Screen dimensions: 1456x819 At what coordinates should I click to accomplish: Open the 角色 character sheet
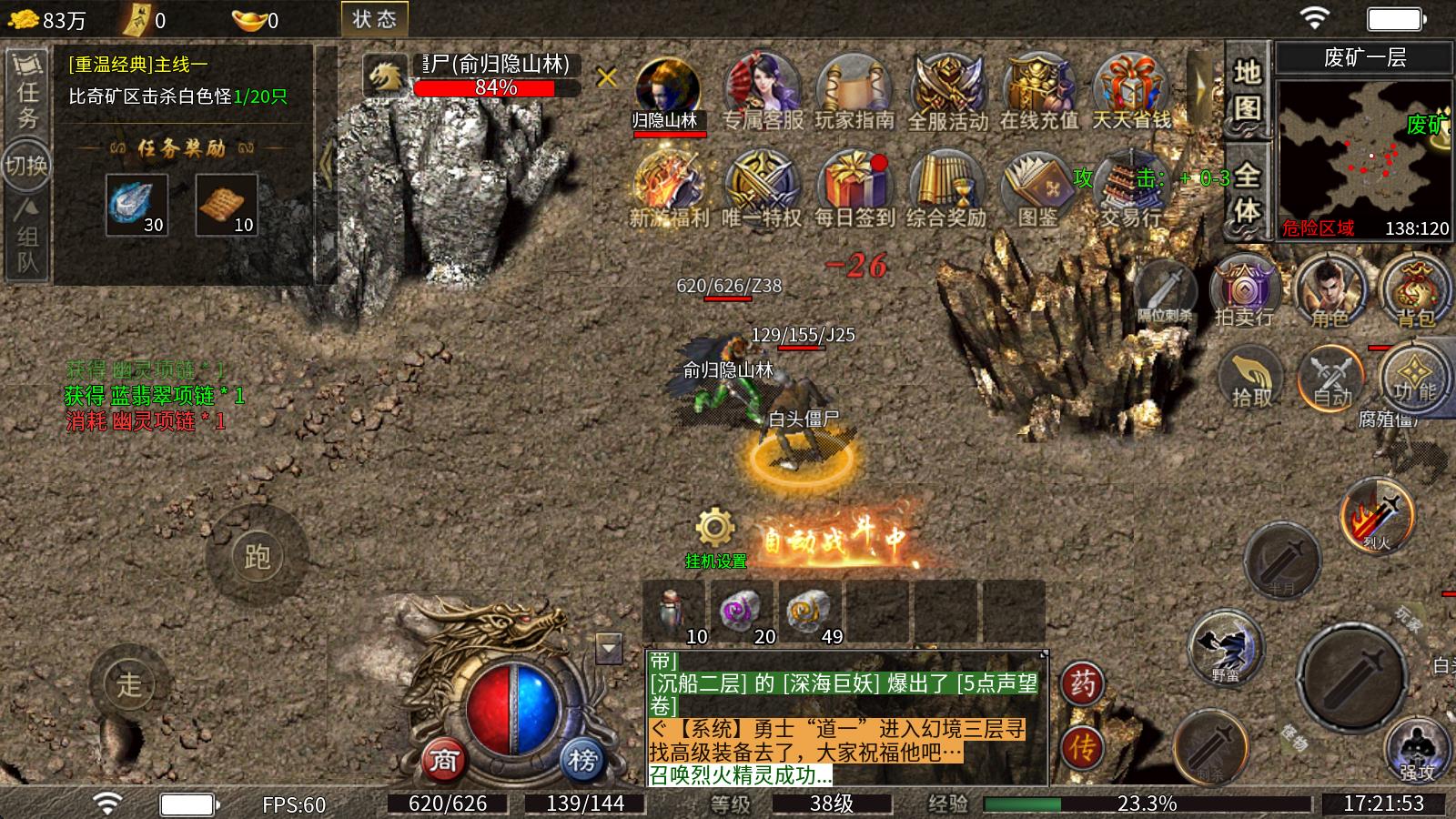coord(1330,291)
